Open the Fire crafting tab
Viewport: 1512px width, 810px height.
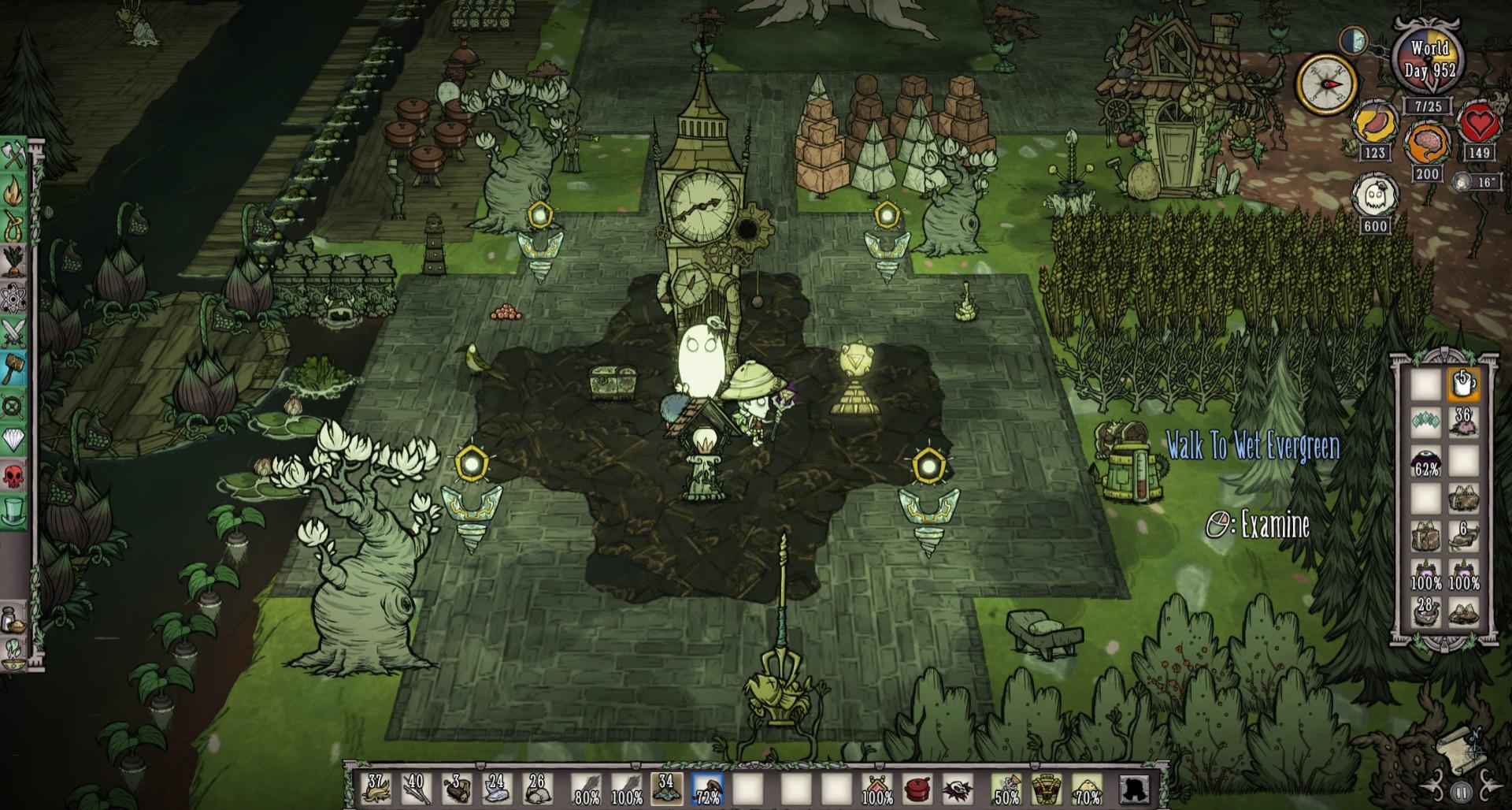pyautogui.click(x=14, y=191)
